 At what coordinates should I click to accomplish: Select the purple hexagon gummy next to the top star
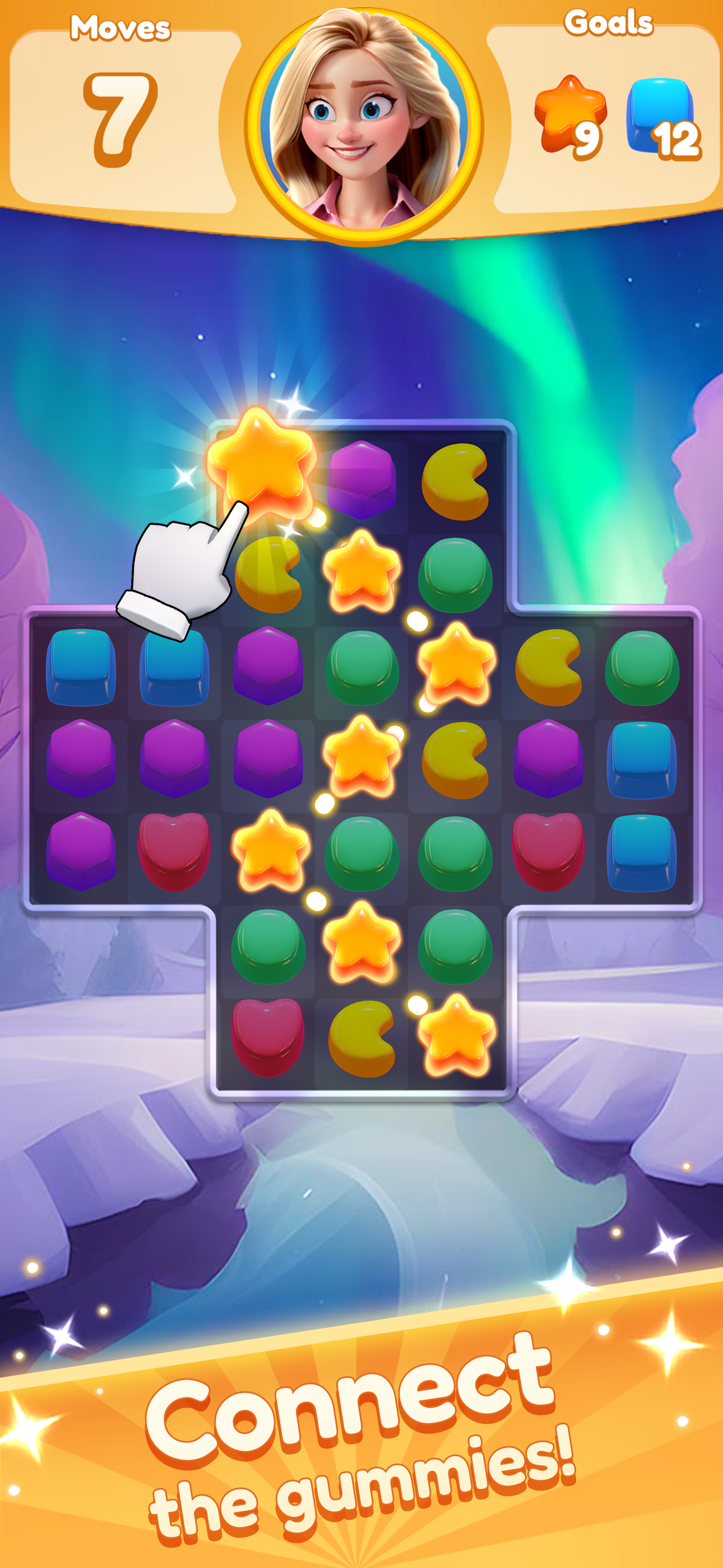pos(361,481)
